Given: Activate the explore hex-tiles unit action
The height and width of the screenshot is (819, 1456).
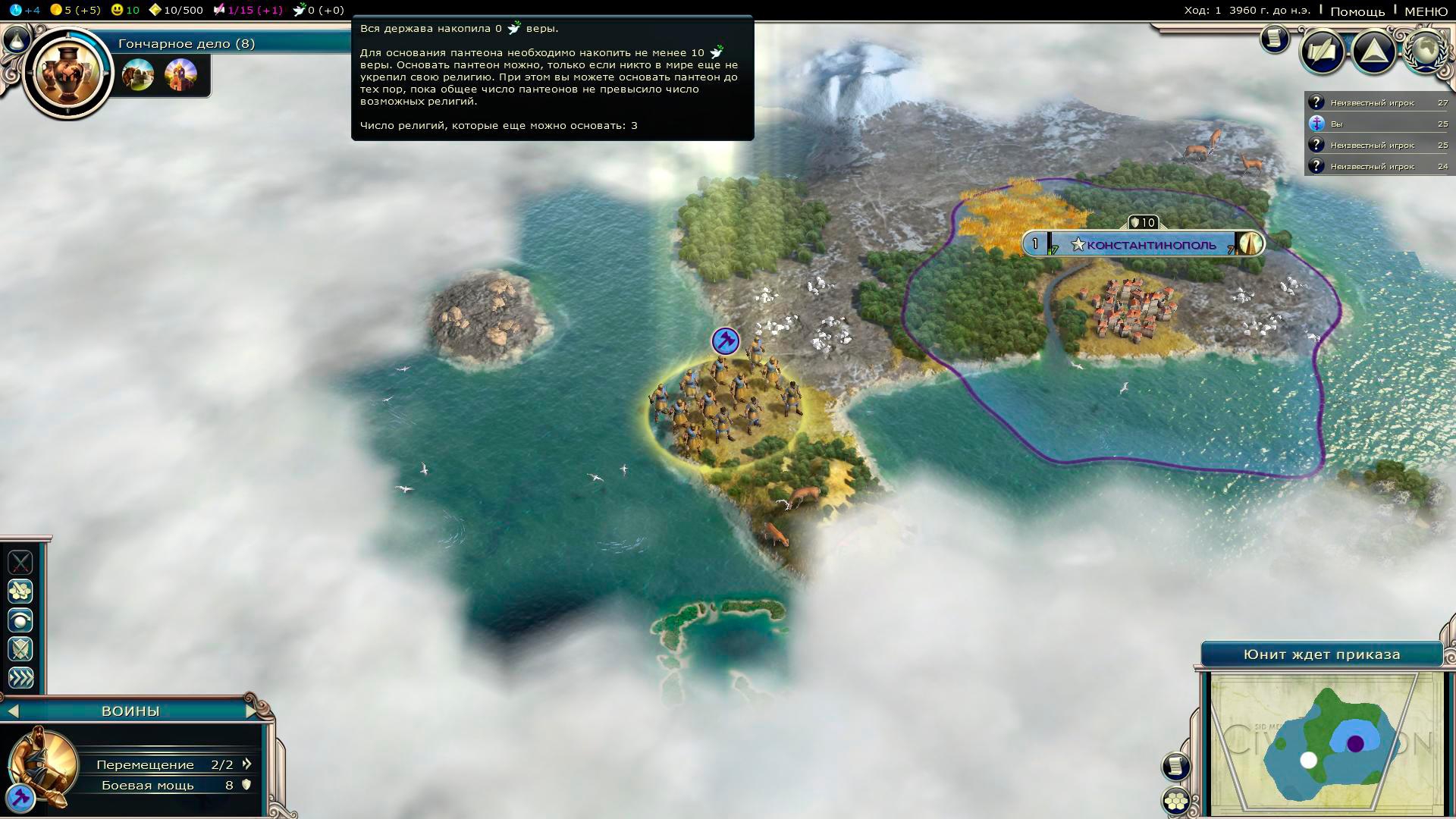Looking at the screenshot, I should click(20, 591).
